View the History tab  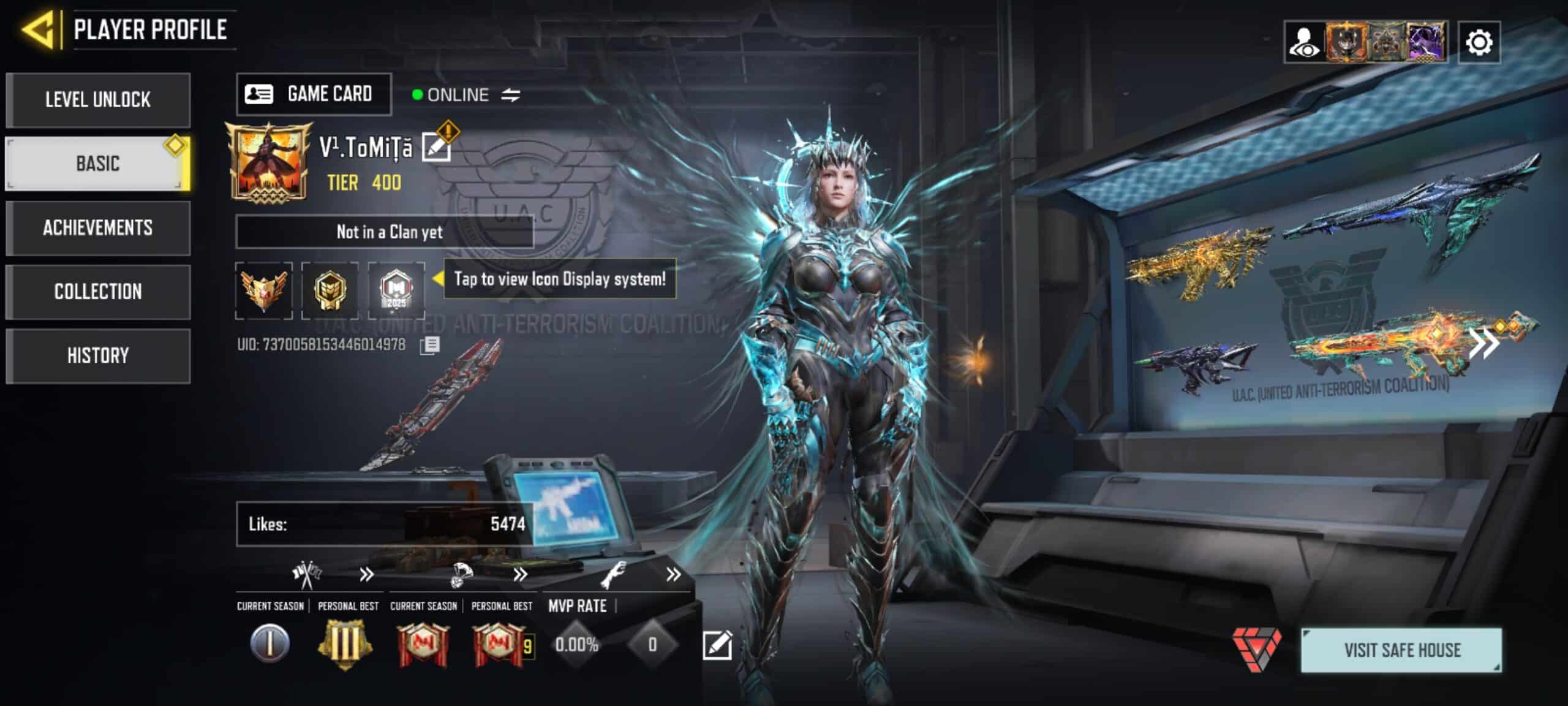tap(98, 355)
